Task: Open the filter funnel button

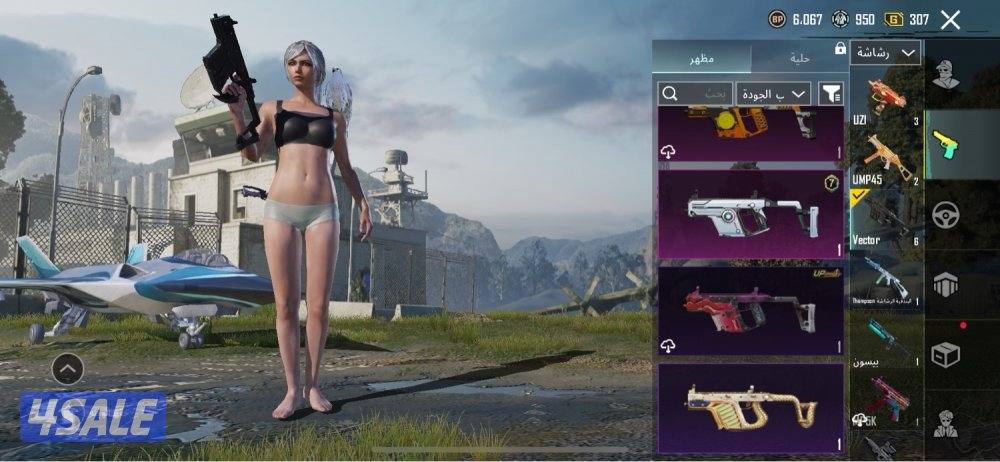Action: pos(831,93)
